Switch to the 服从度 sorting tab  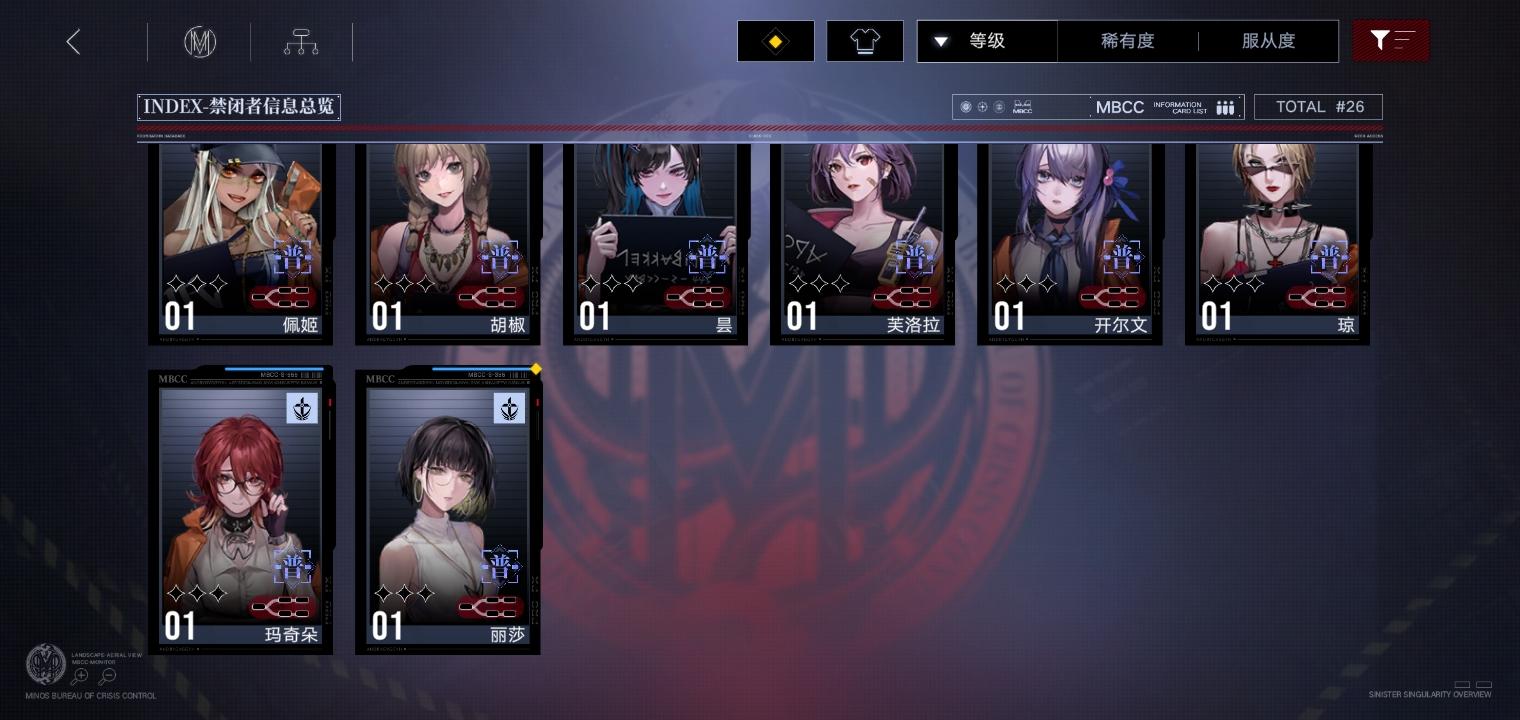coord(1268,41)
